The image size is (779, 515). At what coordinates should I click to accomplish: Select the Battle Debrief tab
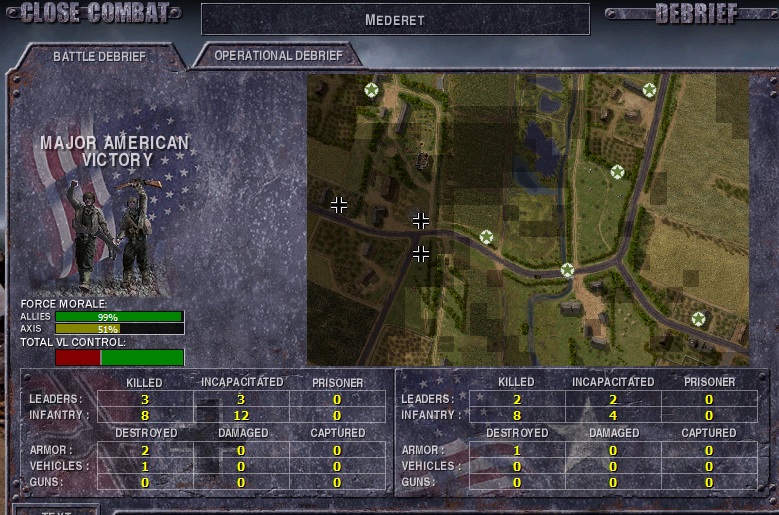tap(99, 57)
